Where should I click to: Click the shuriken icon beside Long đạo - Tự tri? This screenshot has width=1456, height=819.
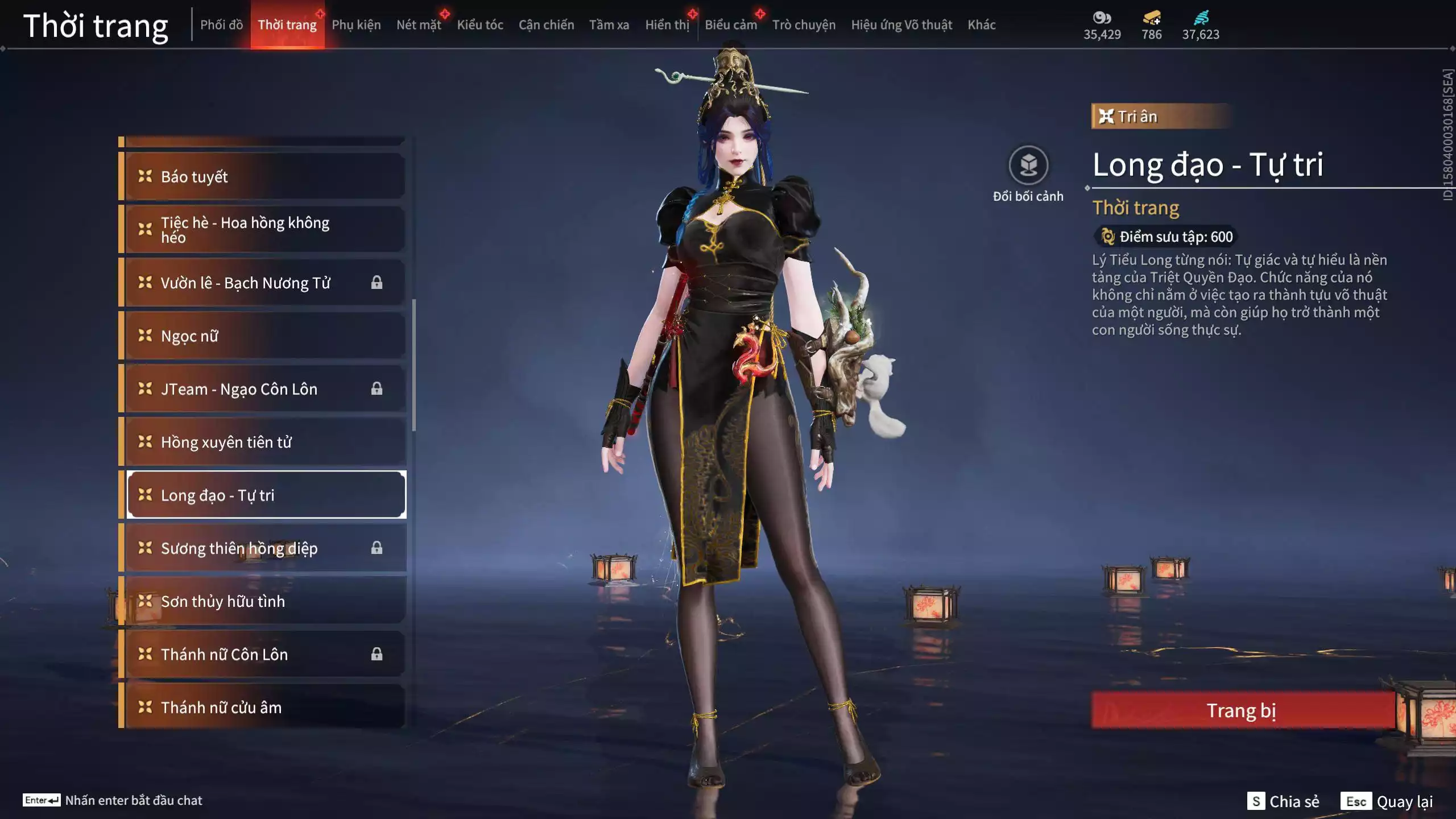(x=146, y=495)
